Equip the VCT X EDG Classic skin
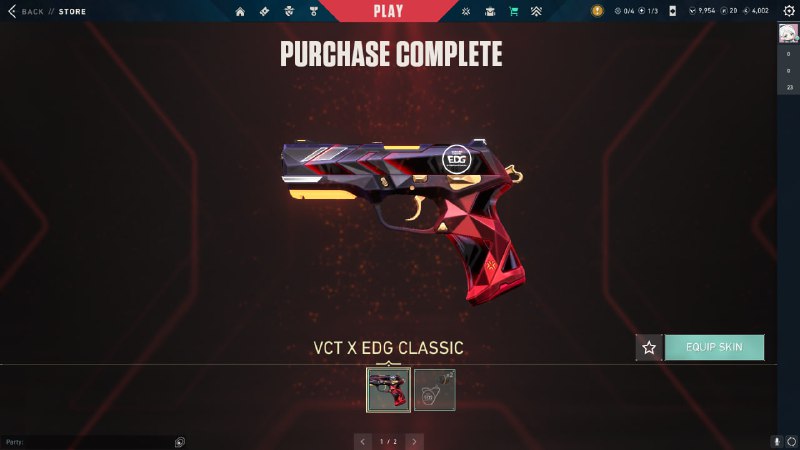 click(x=714, y=347)
